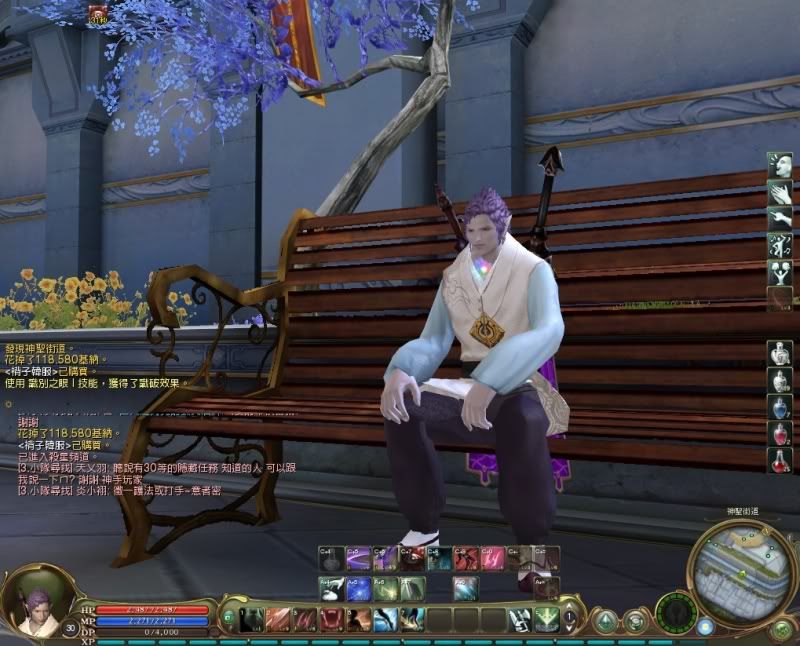Click the small green button left of the hotbar
The height and width of the screenshot is (646, 800).
coord(226,614)
